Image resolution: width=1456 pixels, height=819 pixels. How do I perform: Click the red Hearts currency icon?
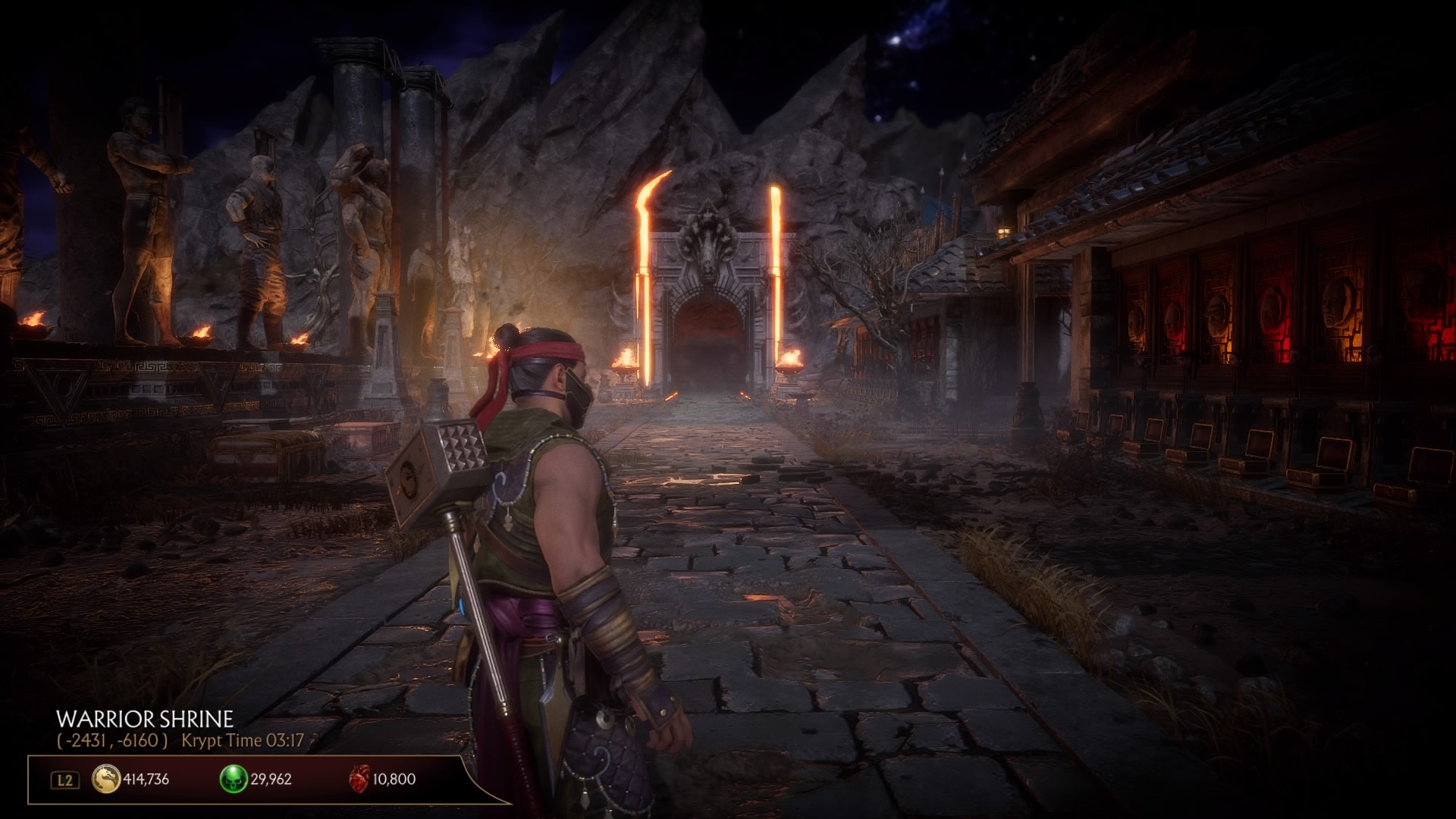(359, 780)
